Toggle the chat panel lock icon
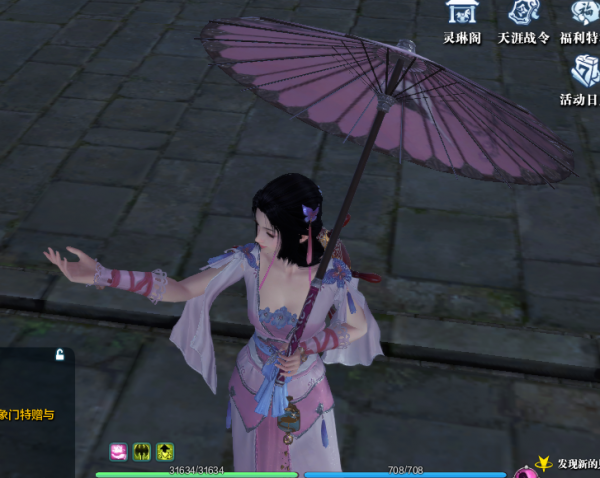 (x=60, y=355)
